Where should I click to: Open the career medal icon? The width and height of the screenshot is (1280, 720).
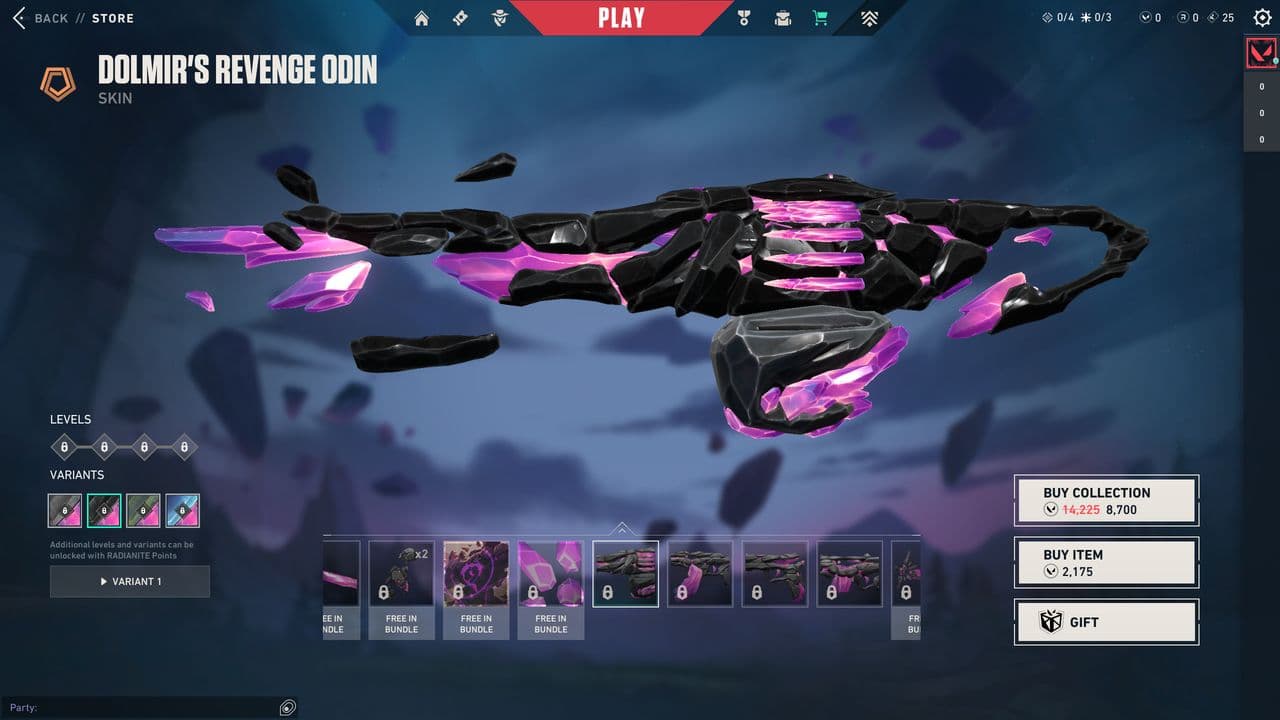click(743, 18)
